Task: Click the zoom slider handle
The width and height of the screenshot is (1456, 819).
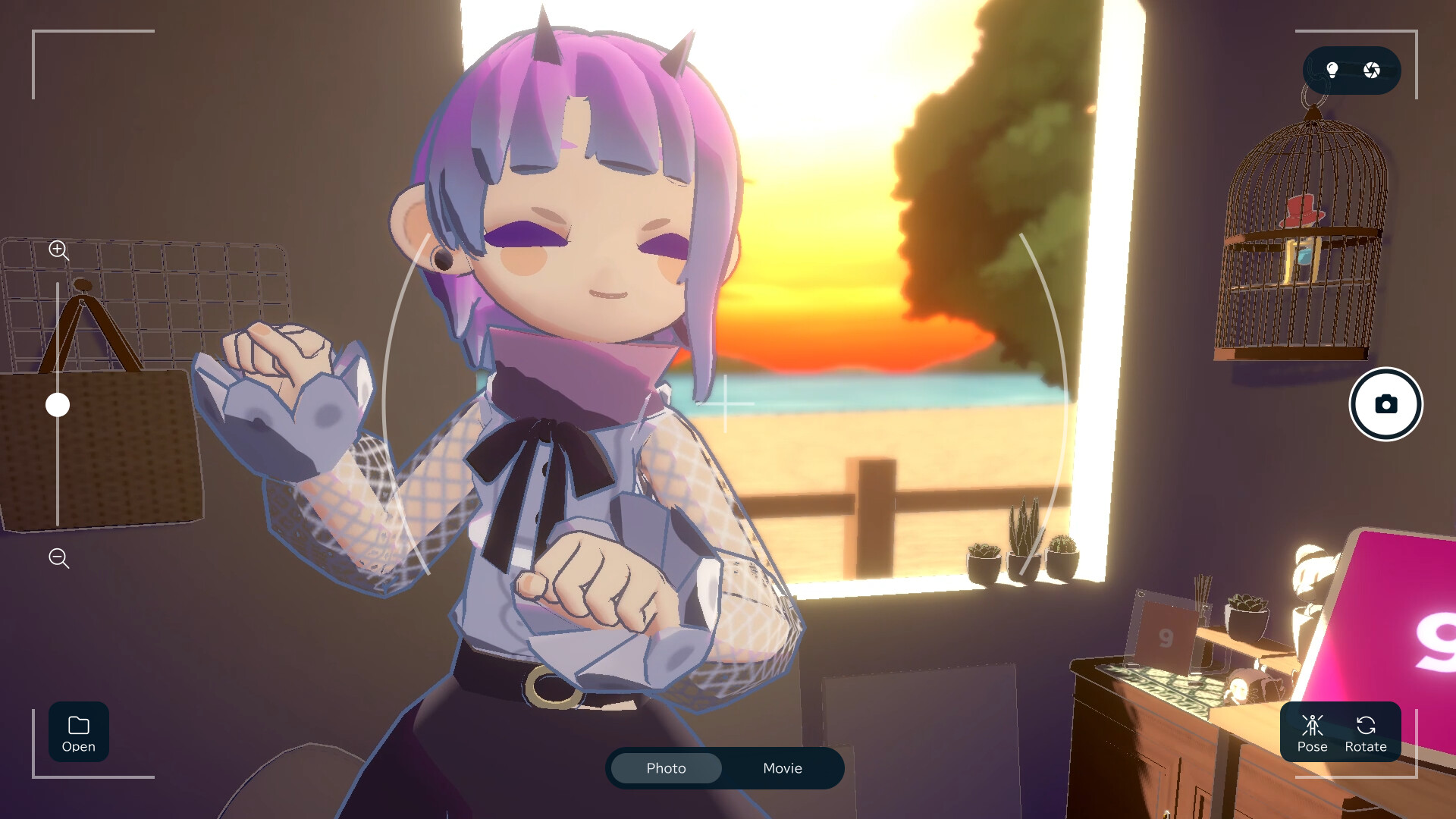Action: click(x=58, y=406)
